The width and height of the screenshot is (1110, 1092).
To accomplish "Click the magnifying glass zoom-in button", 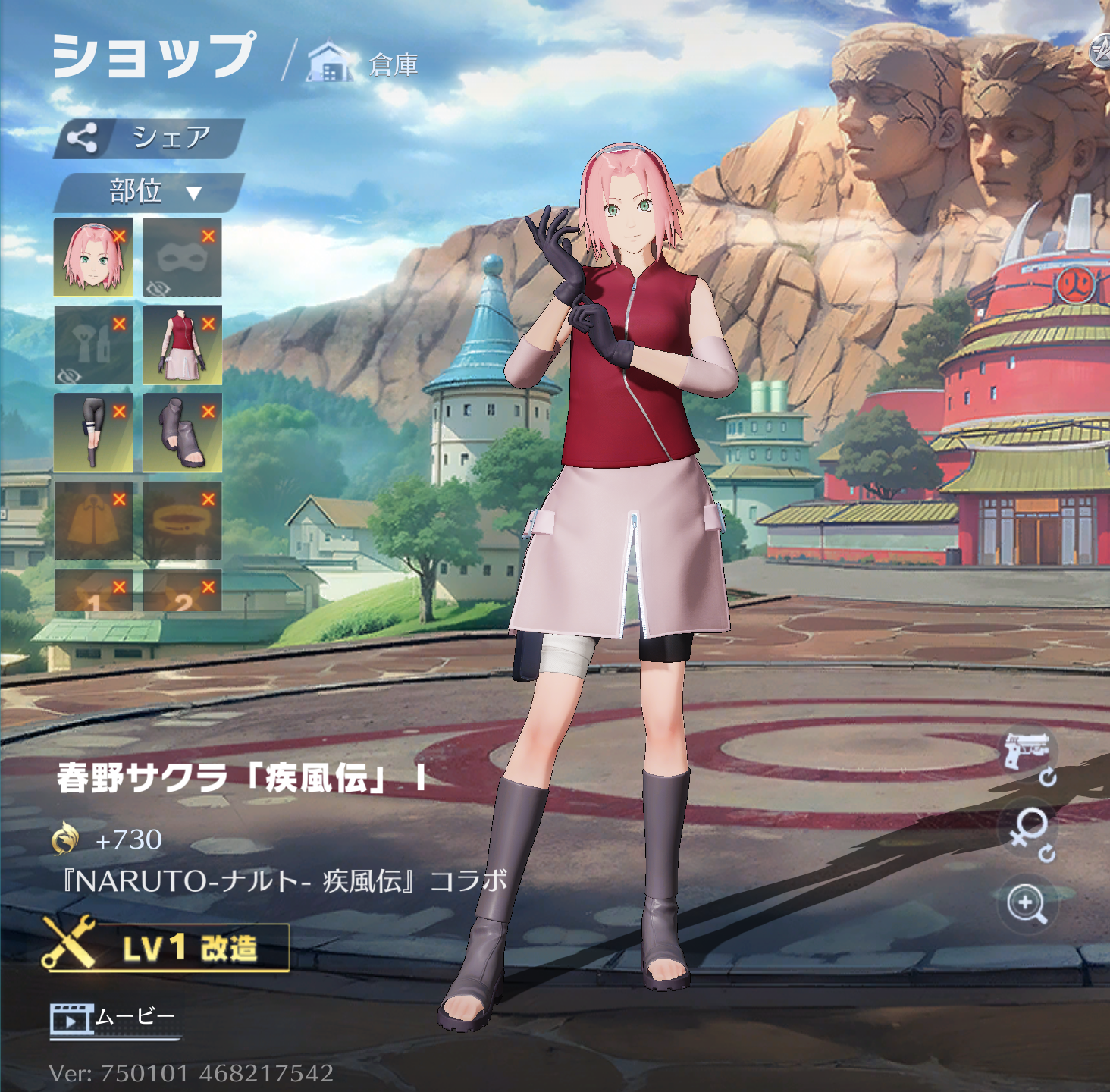I will pos(1027,903).
